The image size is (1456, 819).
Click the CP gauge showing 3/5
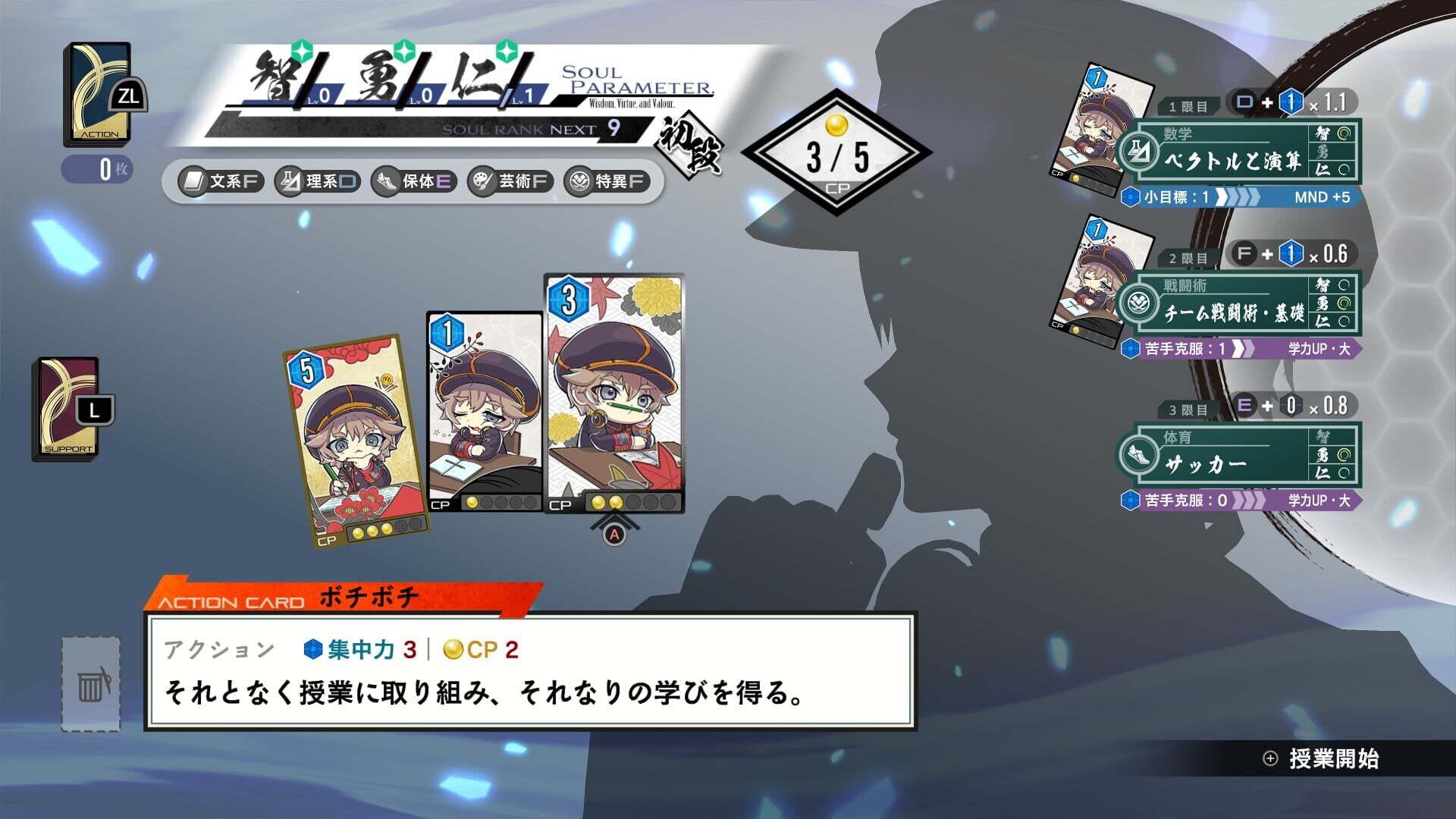pyautogui.click(x=836, y=144)
